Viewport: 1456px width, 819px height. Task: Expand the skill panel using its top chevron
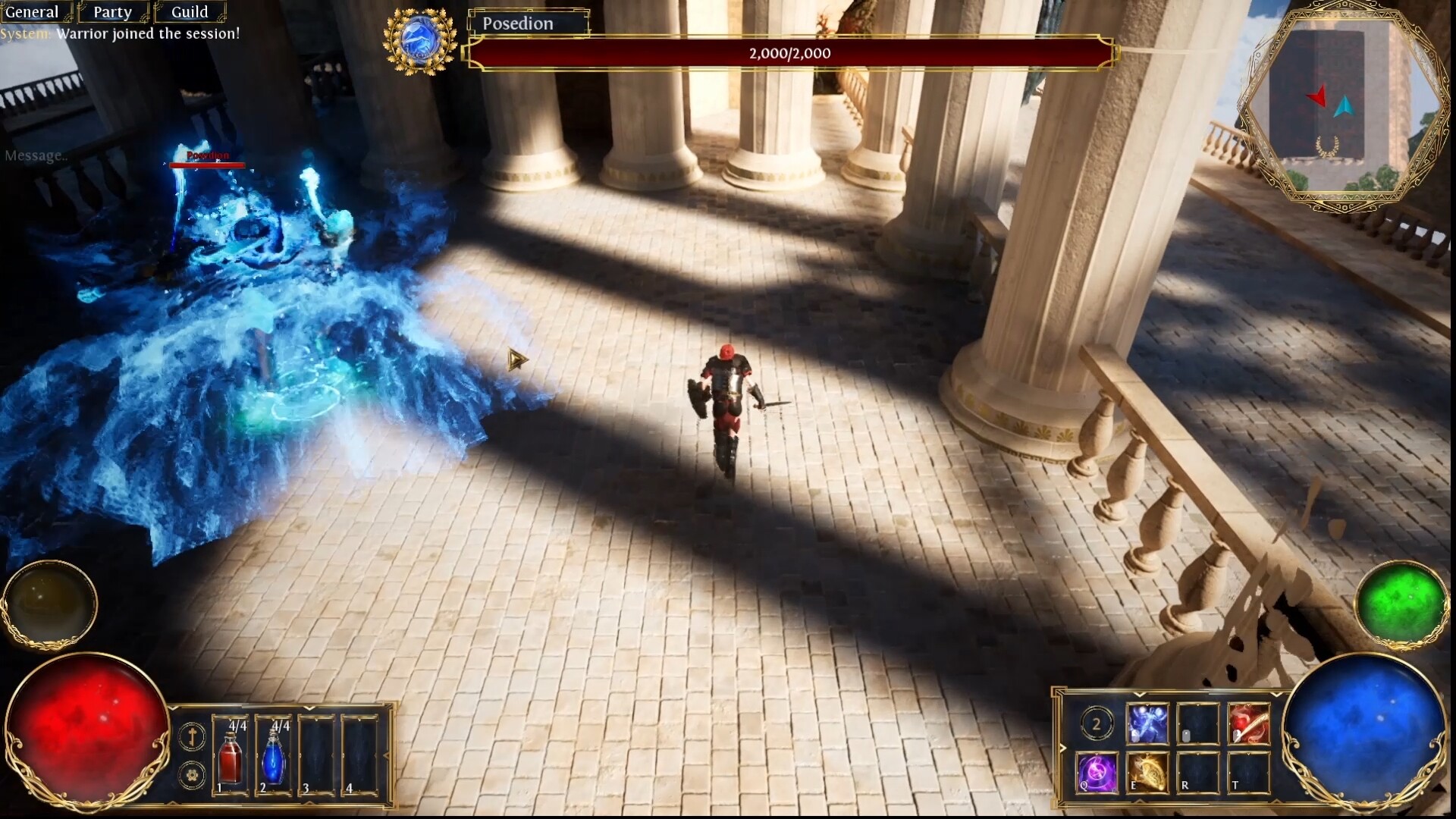click(1139, 695)
